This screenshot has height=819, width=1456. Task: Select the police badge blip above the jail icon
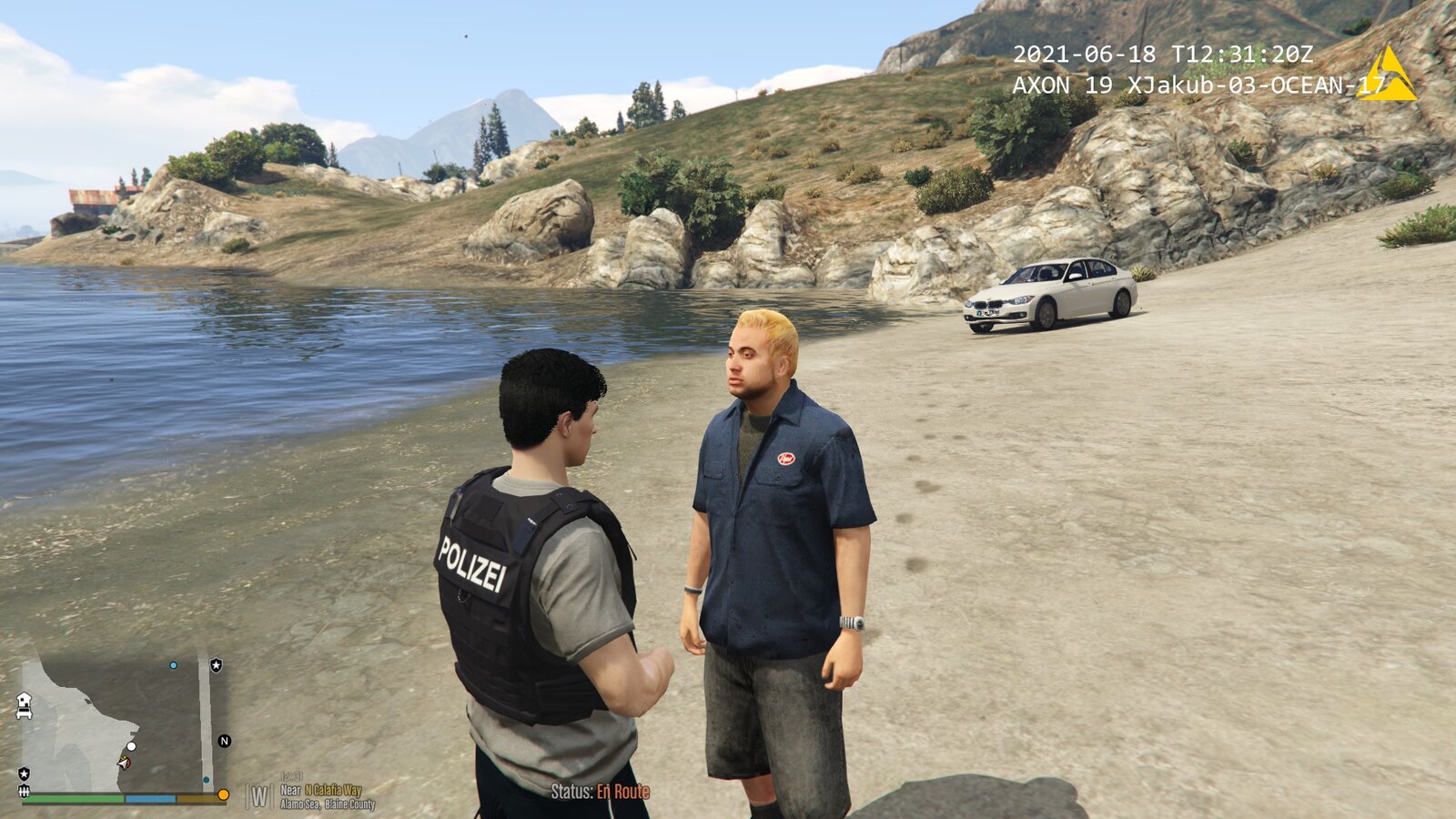[24, 773]
